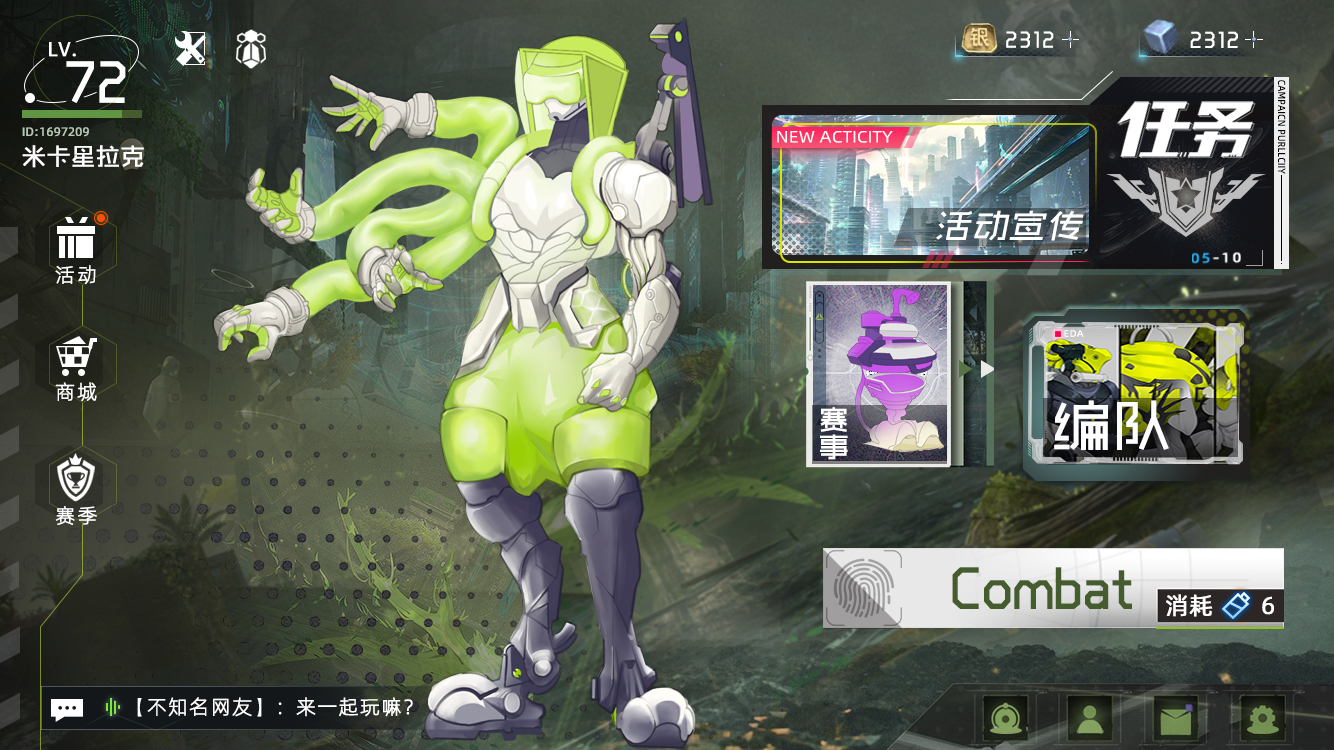This screenshot has width=1334, height=750.
Task: Click the plus next to silver coins
Action: point(1071,40)
